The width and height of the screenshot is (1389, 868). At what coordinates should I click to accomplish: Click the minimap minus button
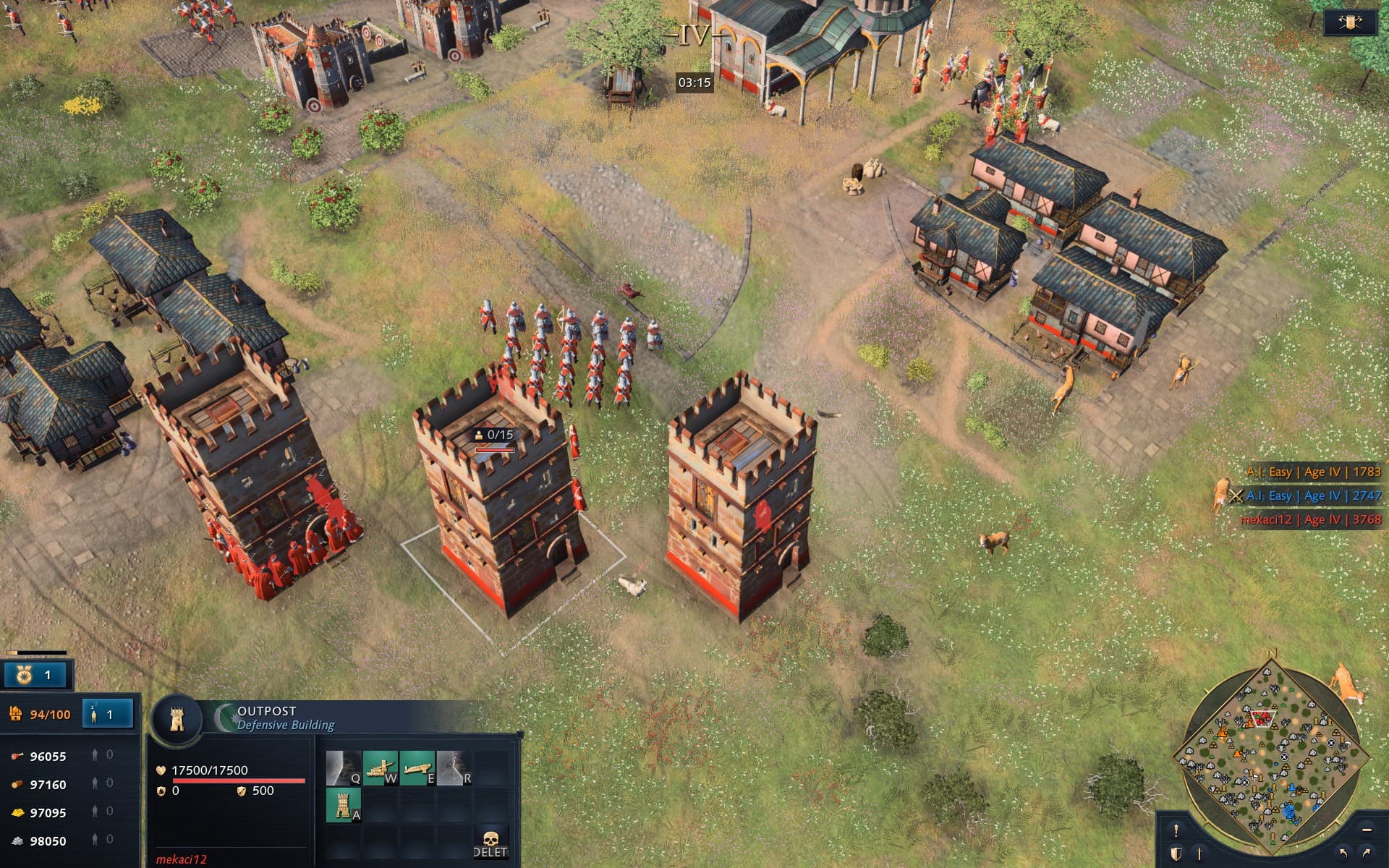[1366, 830]
